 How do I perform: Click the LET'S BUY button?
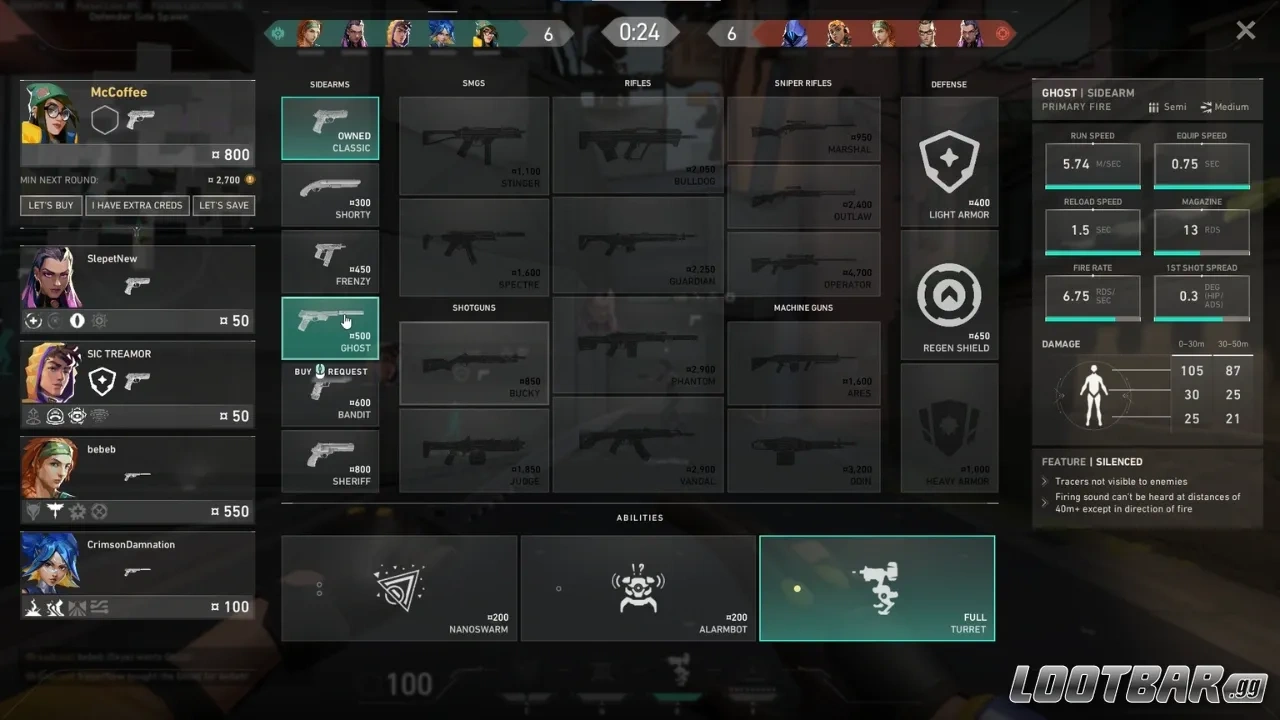click(x=50, y=205)
